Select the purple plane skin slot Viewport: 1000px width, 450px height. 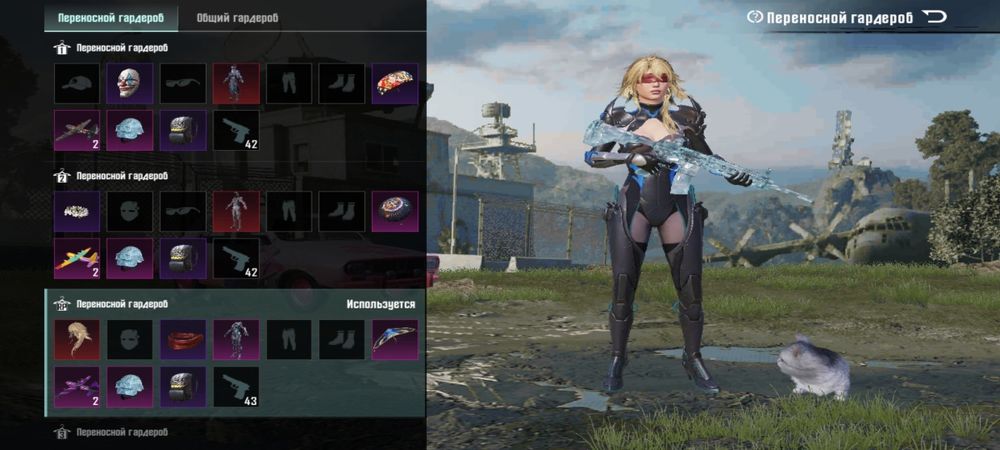pos(76,387)
